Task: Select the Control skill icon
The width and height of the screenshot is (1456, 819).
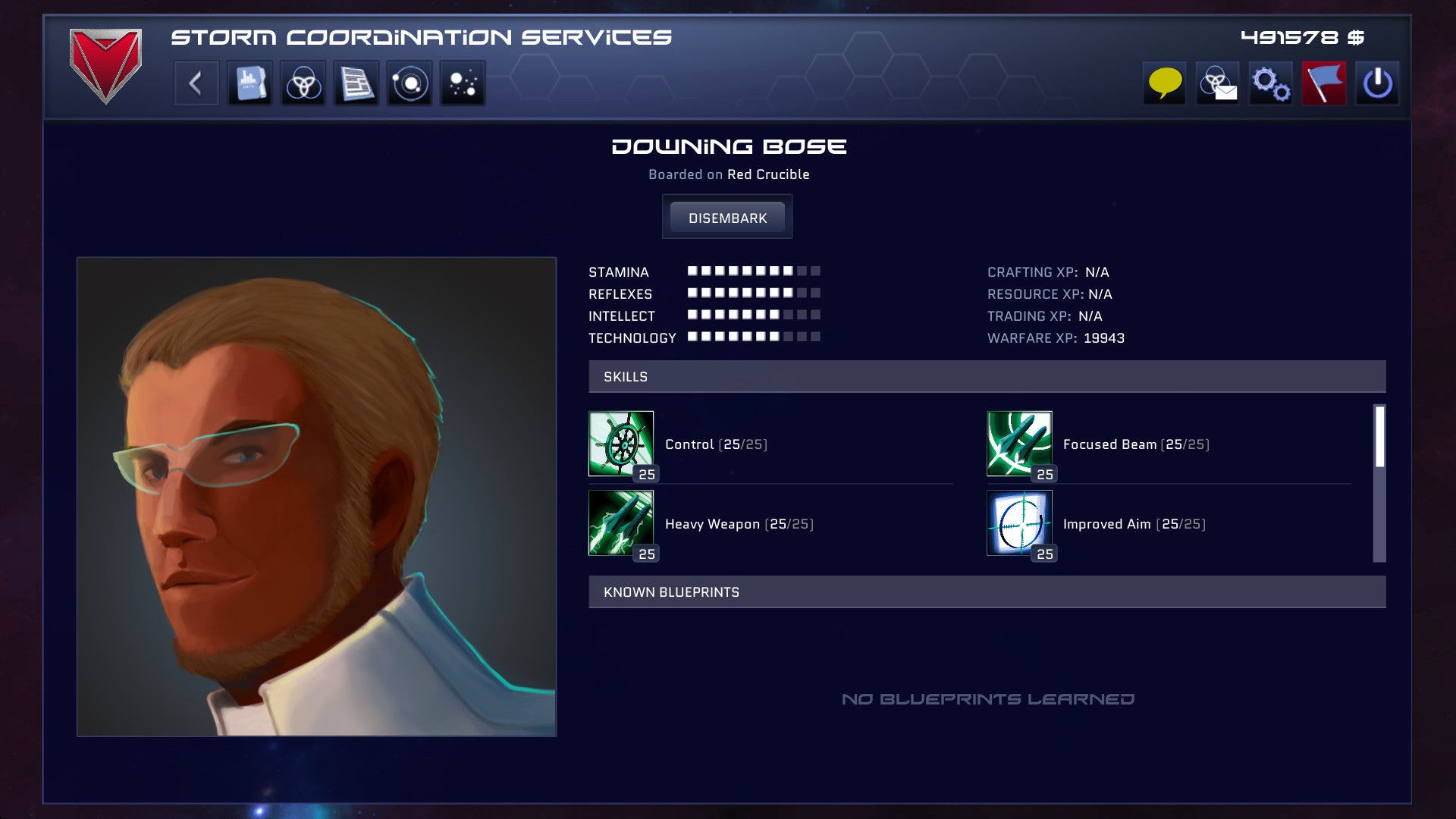Action: [x=621, y=444]
